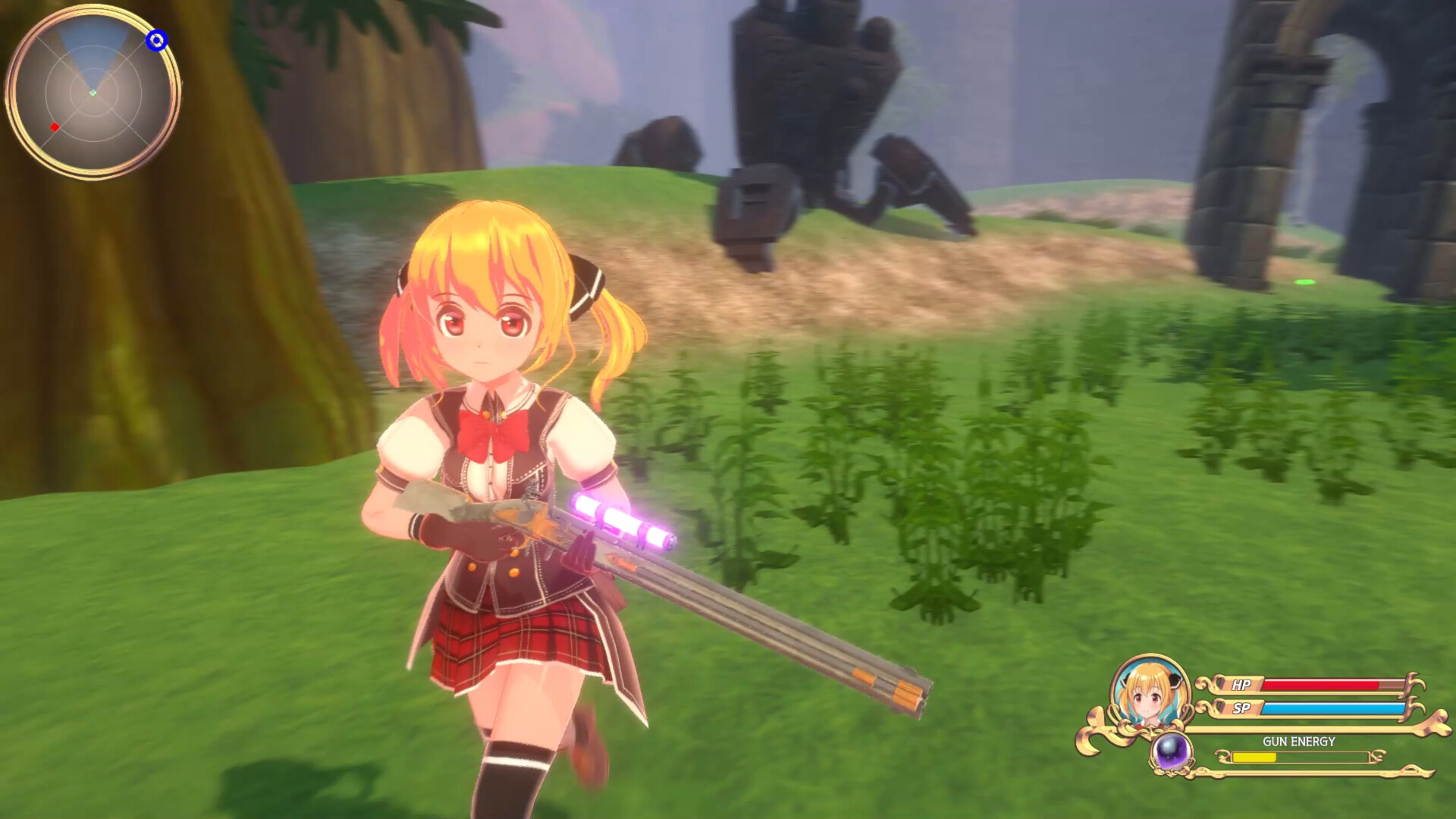Screen dimensions: 1456x819
Task: Click the blue objective marker on the minimap
Action: point(157,42)
